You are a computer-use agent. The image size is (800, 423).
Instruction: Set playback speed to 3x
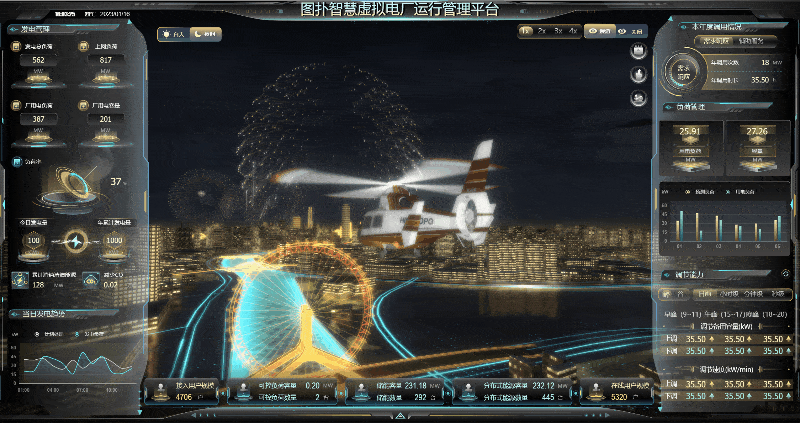tap(557, 32)
